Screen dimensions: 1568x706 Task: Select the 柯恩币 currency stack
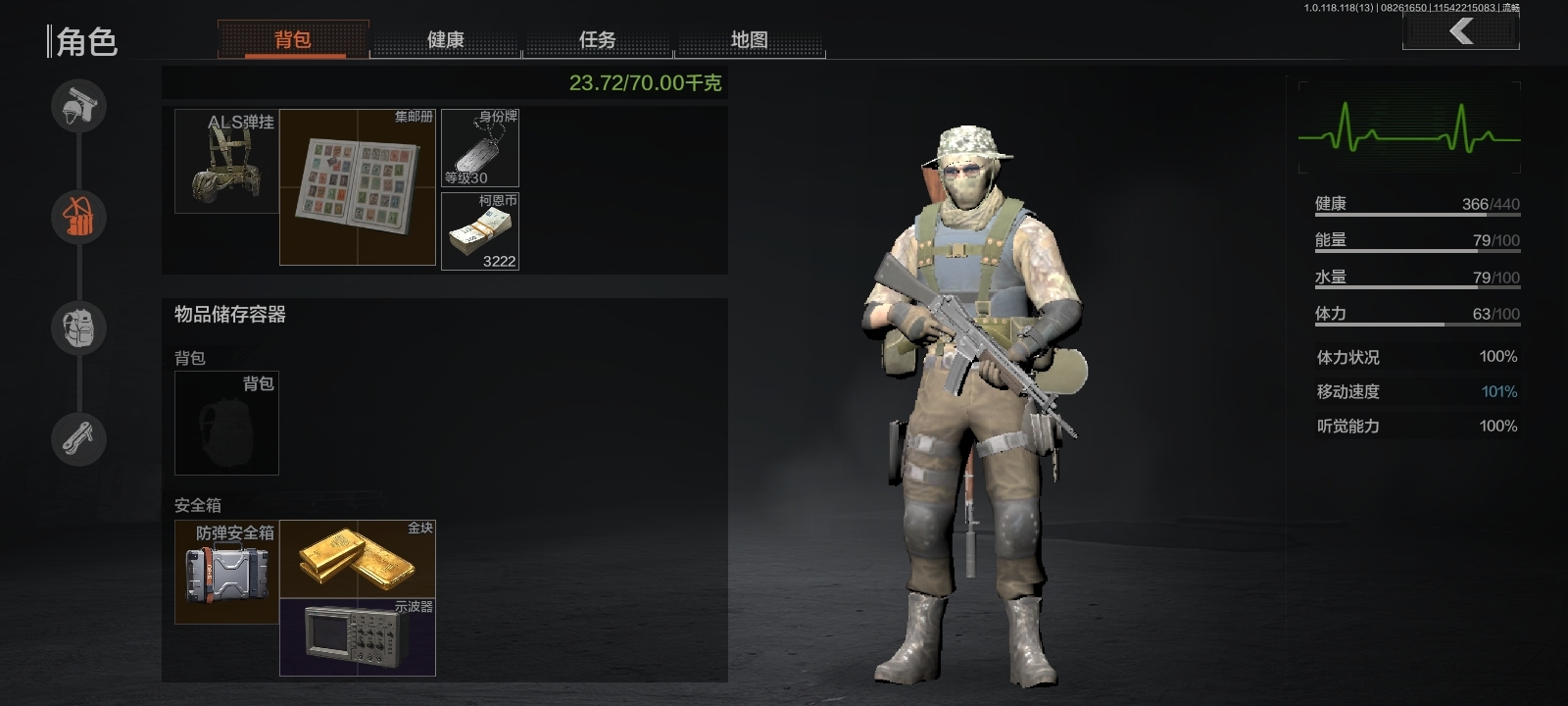point(480,230)
